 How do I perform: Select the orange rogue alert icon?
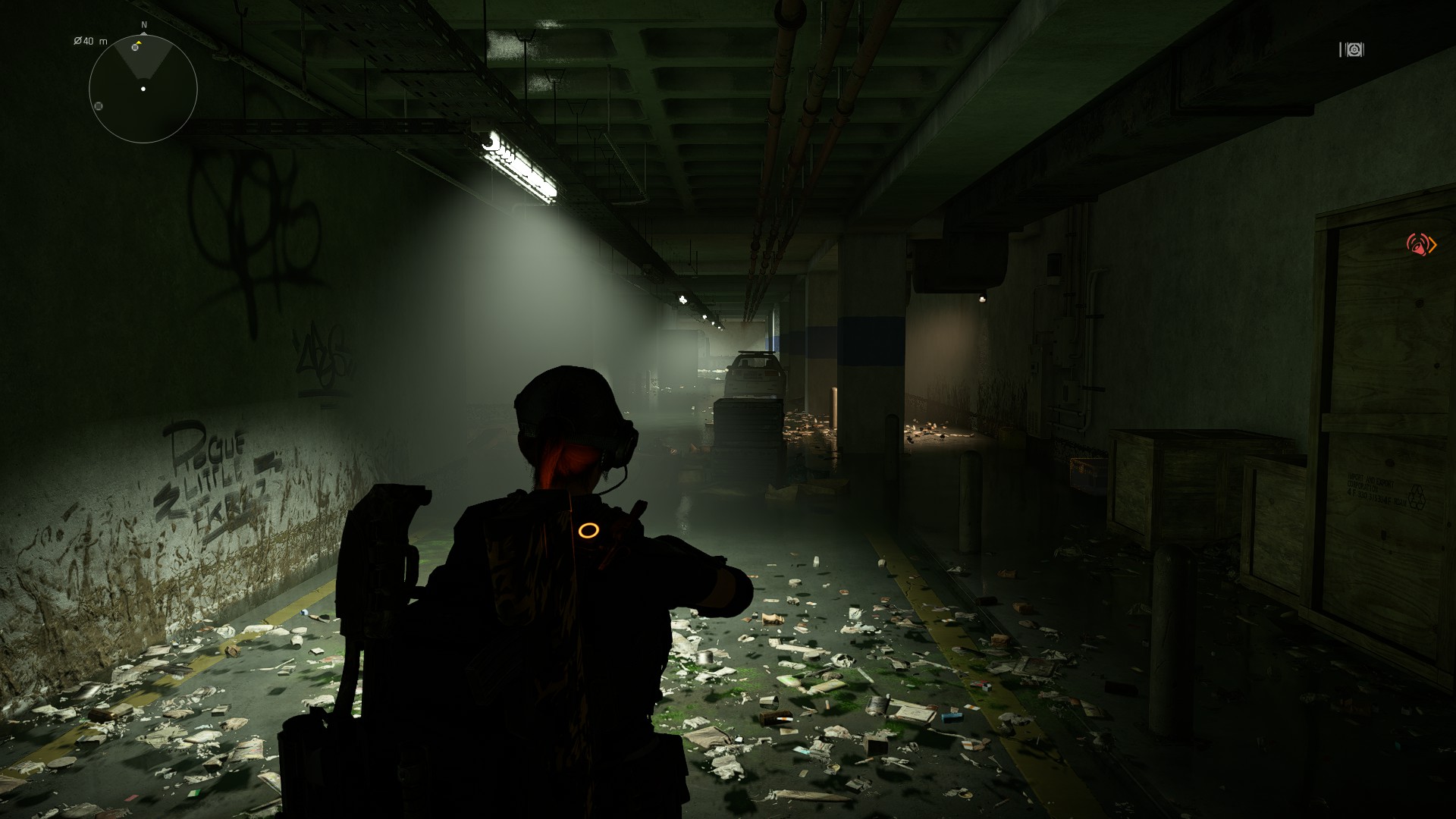(1418, 244)
